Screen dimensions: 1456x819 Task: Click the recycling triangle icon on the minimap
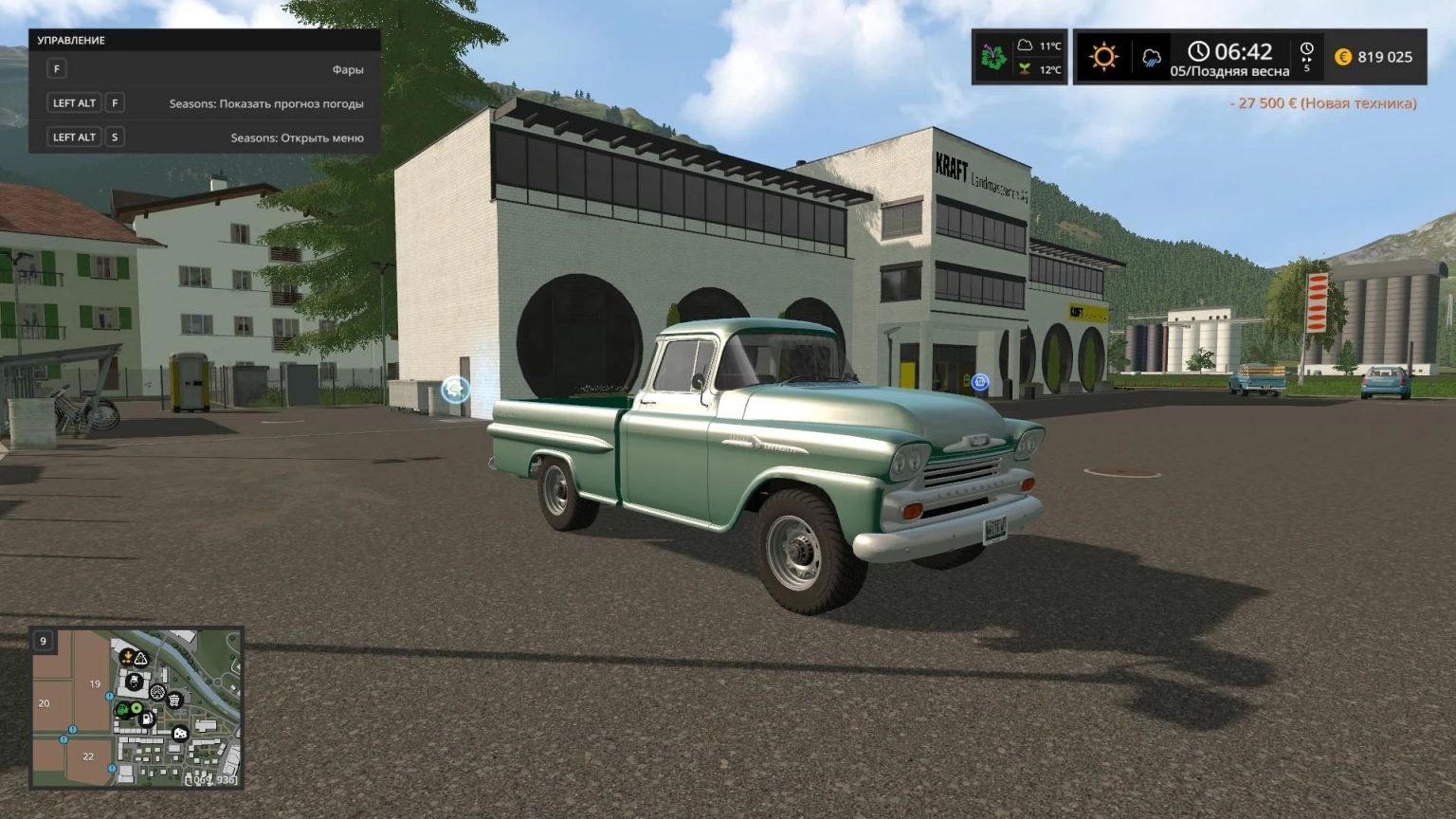pos(140,658)
